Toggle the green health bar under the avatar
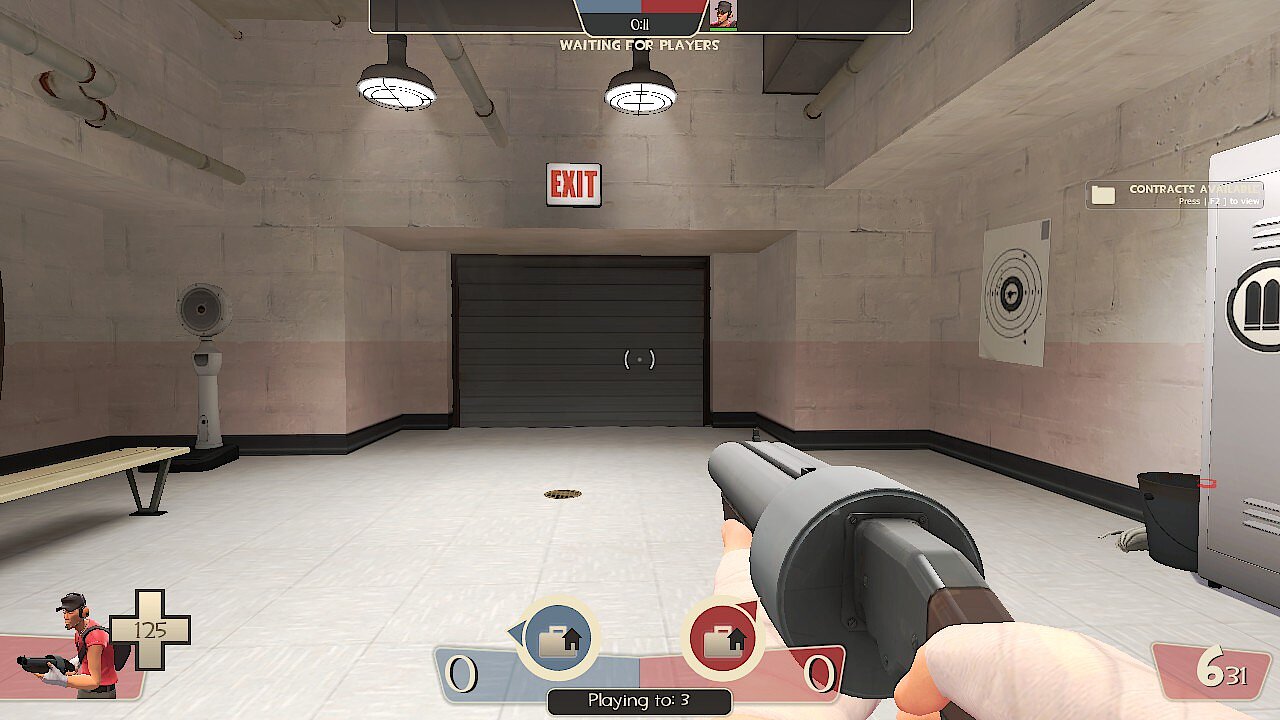Viewport: 1280px width, 720px height. 722,28
